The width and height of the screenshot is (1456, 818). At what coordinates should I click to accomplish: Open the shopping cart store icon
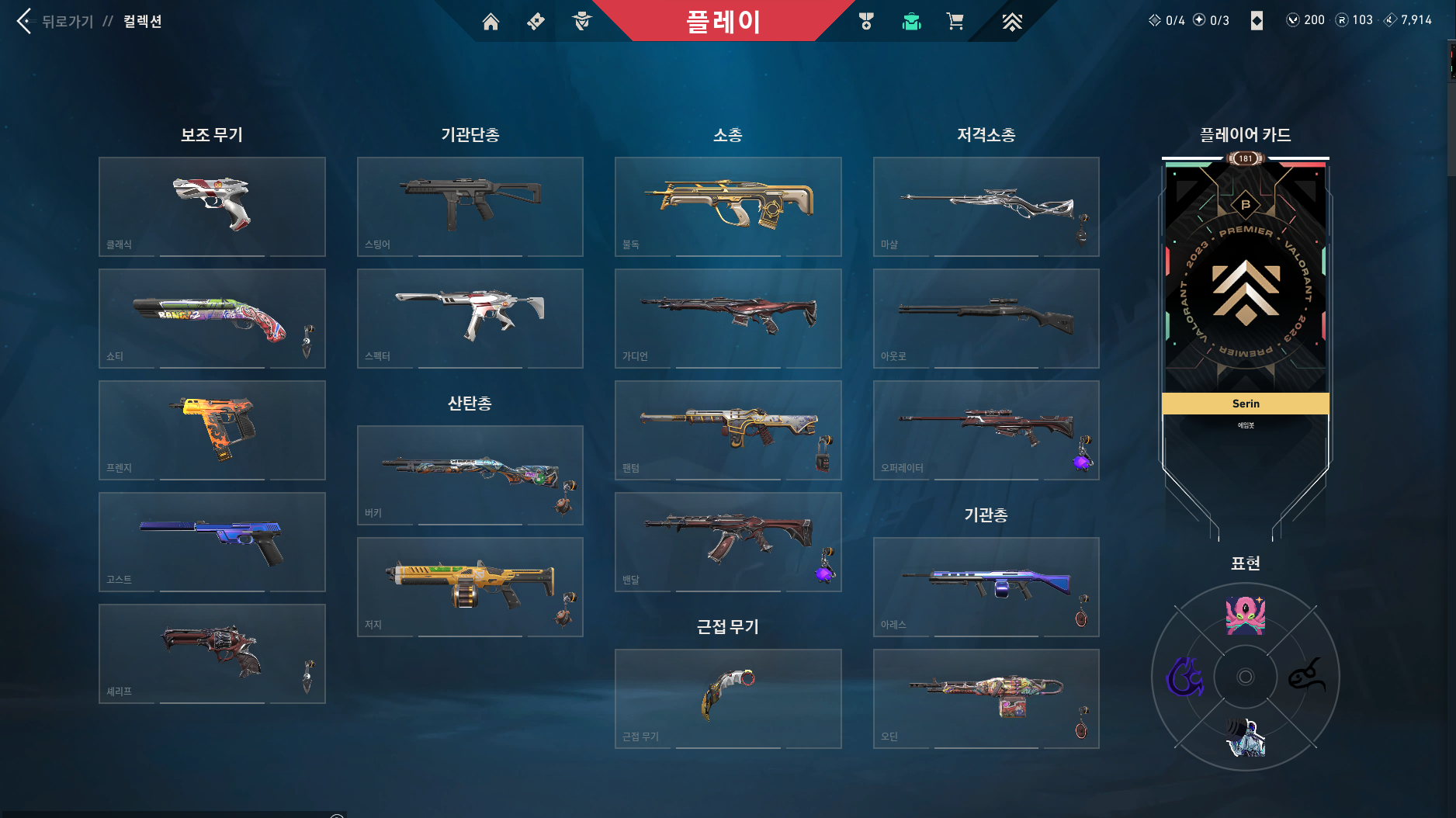click(x=955, y=22)
